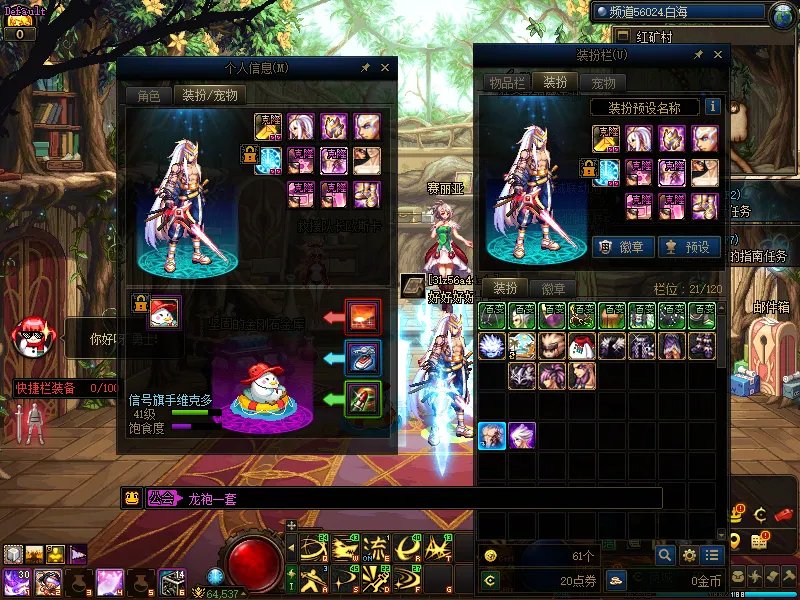This screenshot has height=600, width=800.
Task: Choose the blue pet equipment slot
Action: pos(361,356)
